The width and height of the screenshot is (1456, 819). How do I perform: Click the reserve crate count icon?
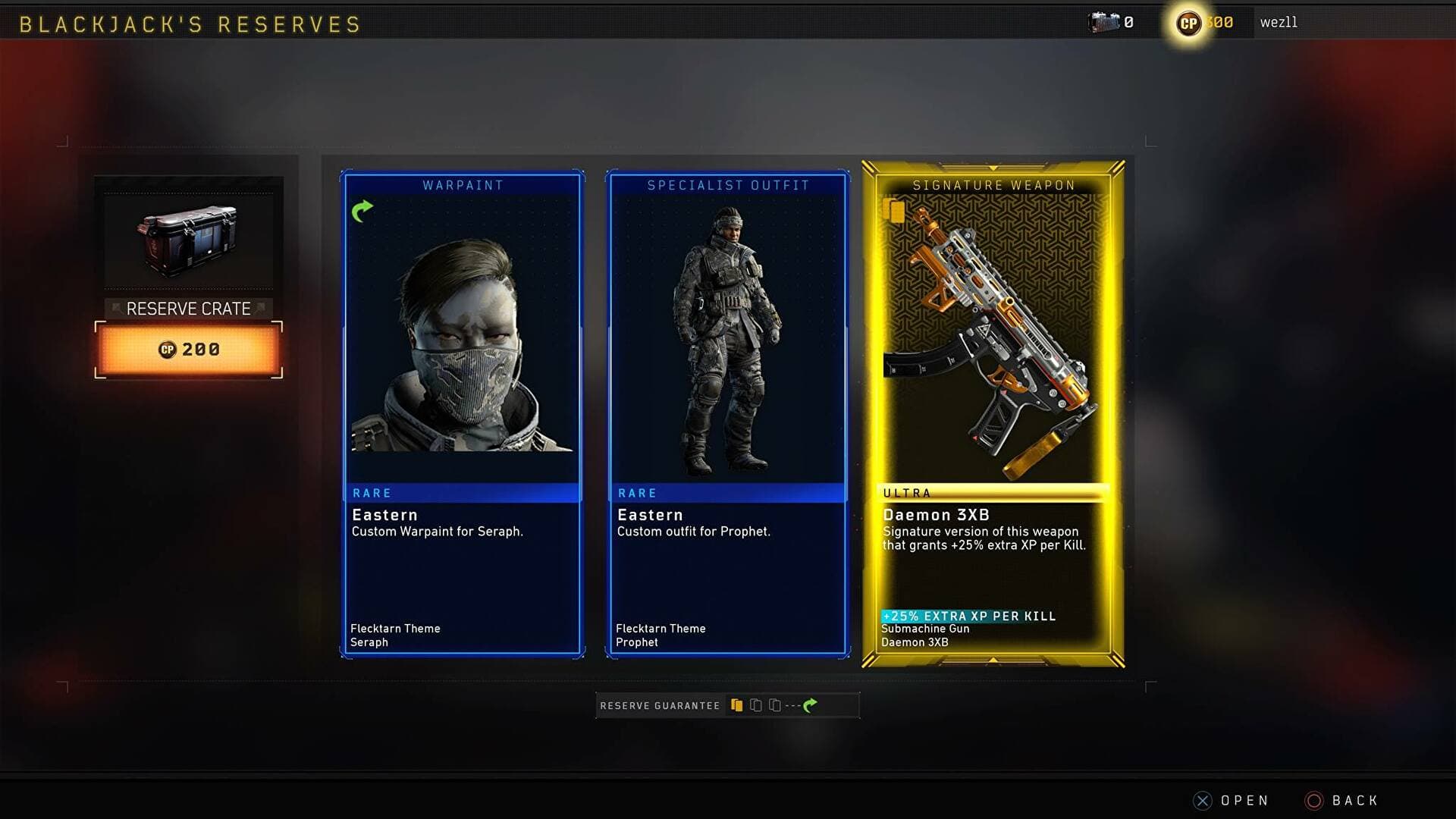click(1103, 23)
